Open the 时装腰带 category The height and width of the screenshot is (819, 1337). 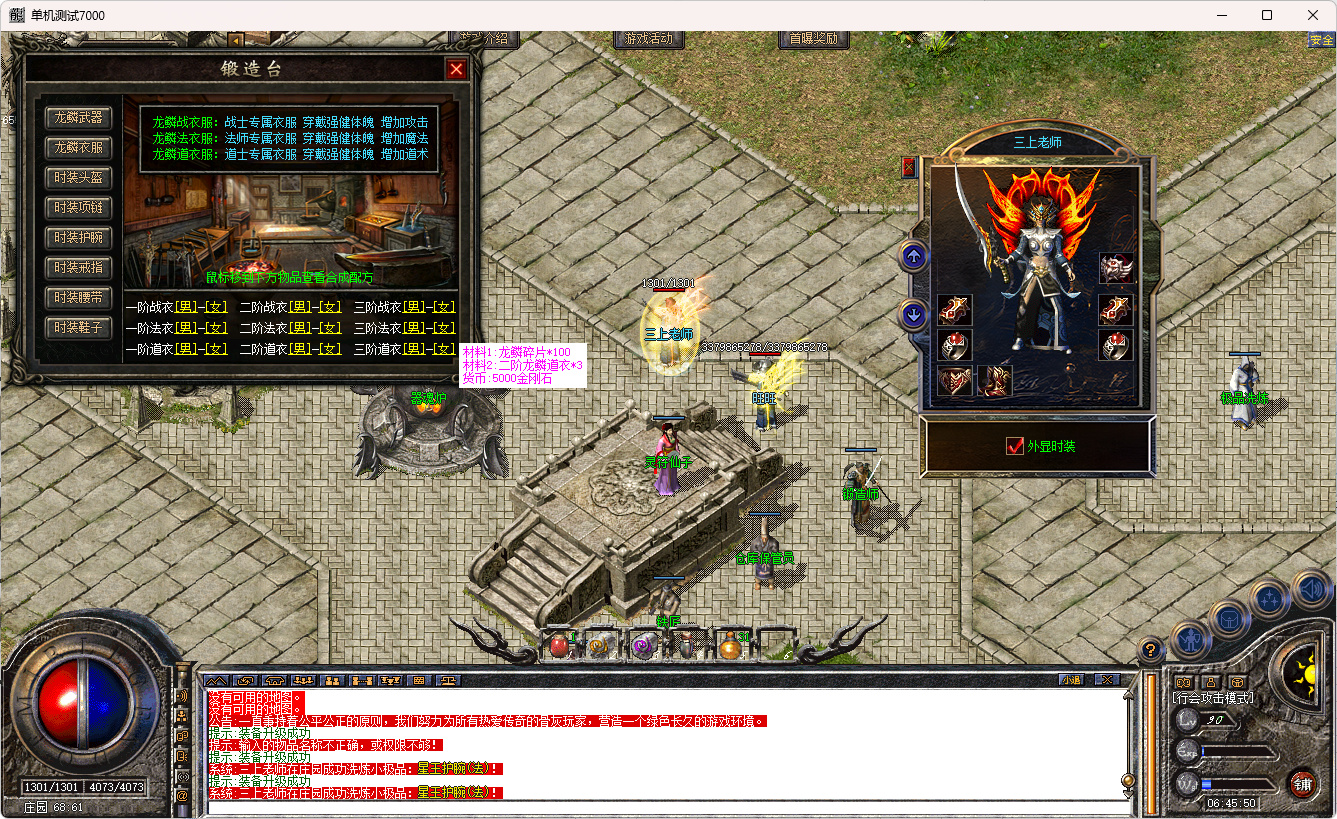[x=78, y=298]
